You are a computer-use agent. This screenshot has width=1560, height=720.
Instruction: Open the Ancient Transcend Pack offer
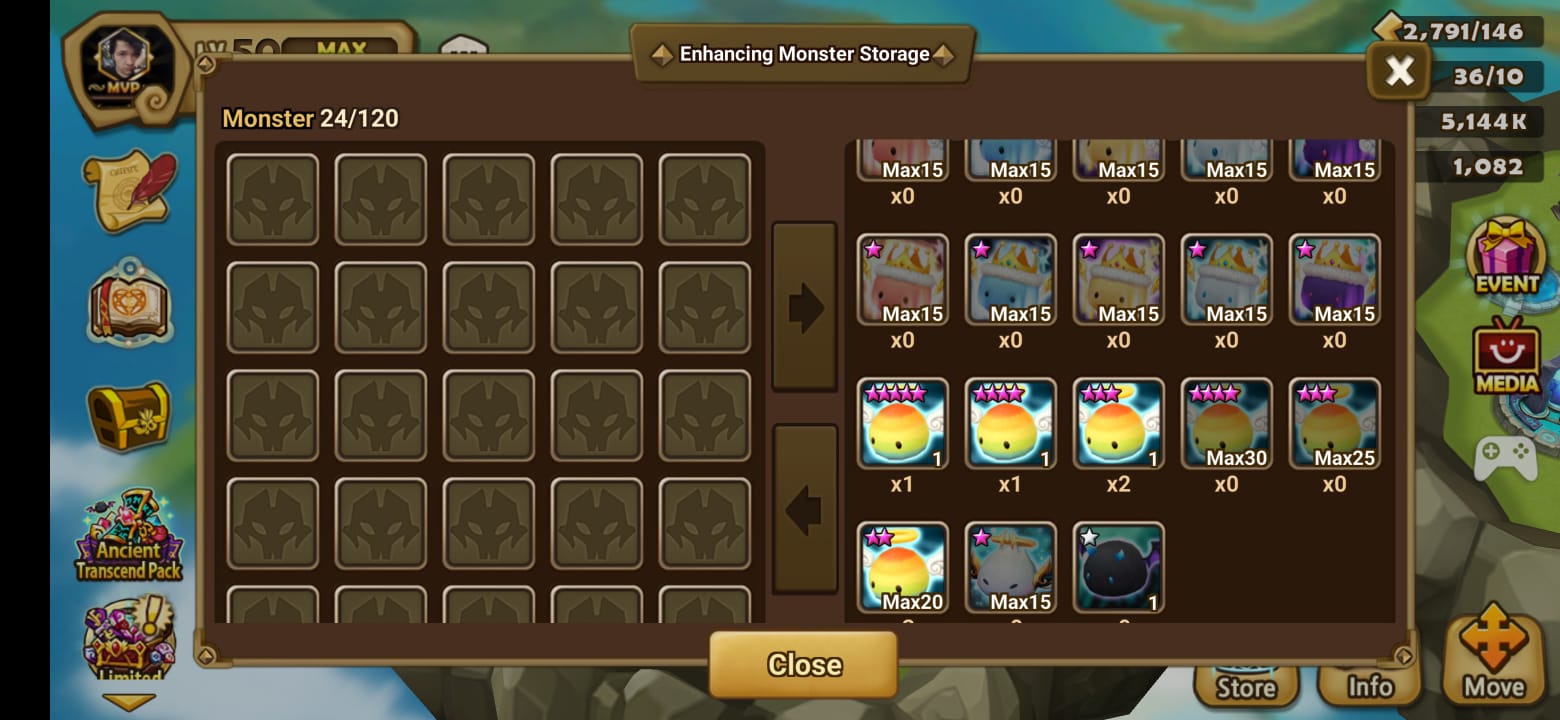(129, 537)
